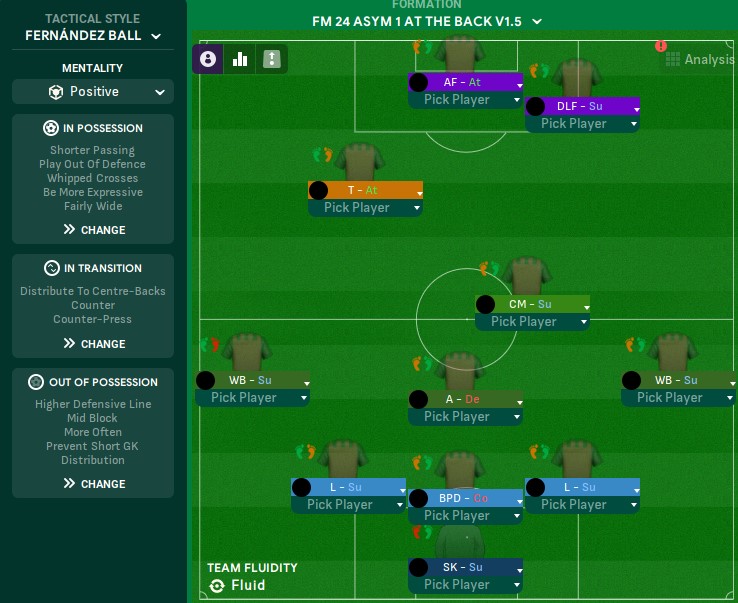Screen dimensions: 738x603
Task: Switch to the bar chart view
Action: (240, 59)
